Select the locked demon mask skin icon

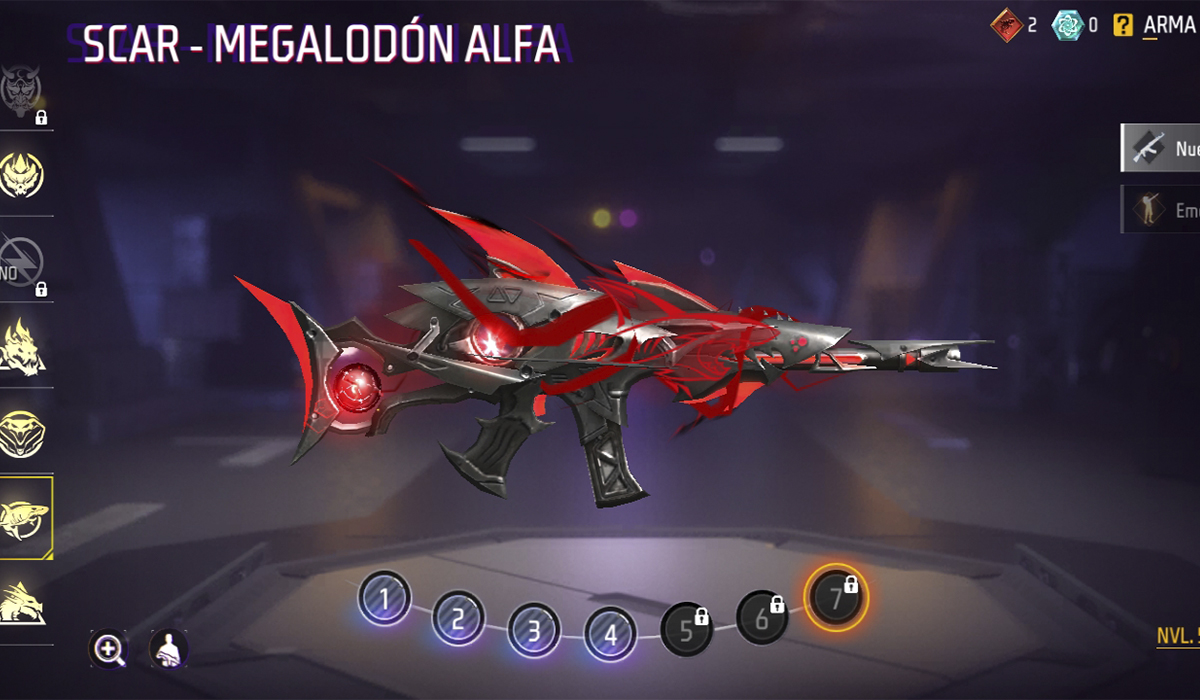25,92
